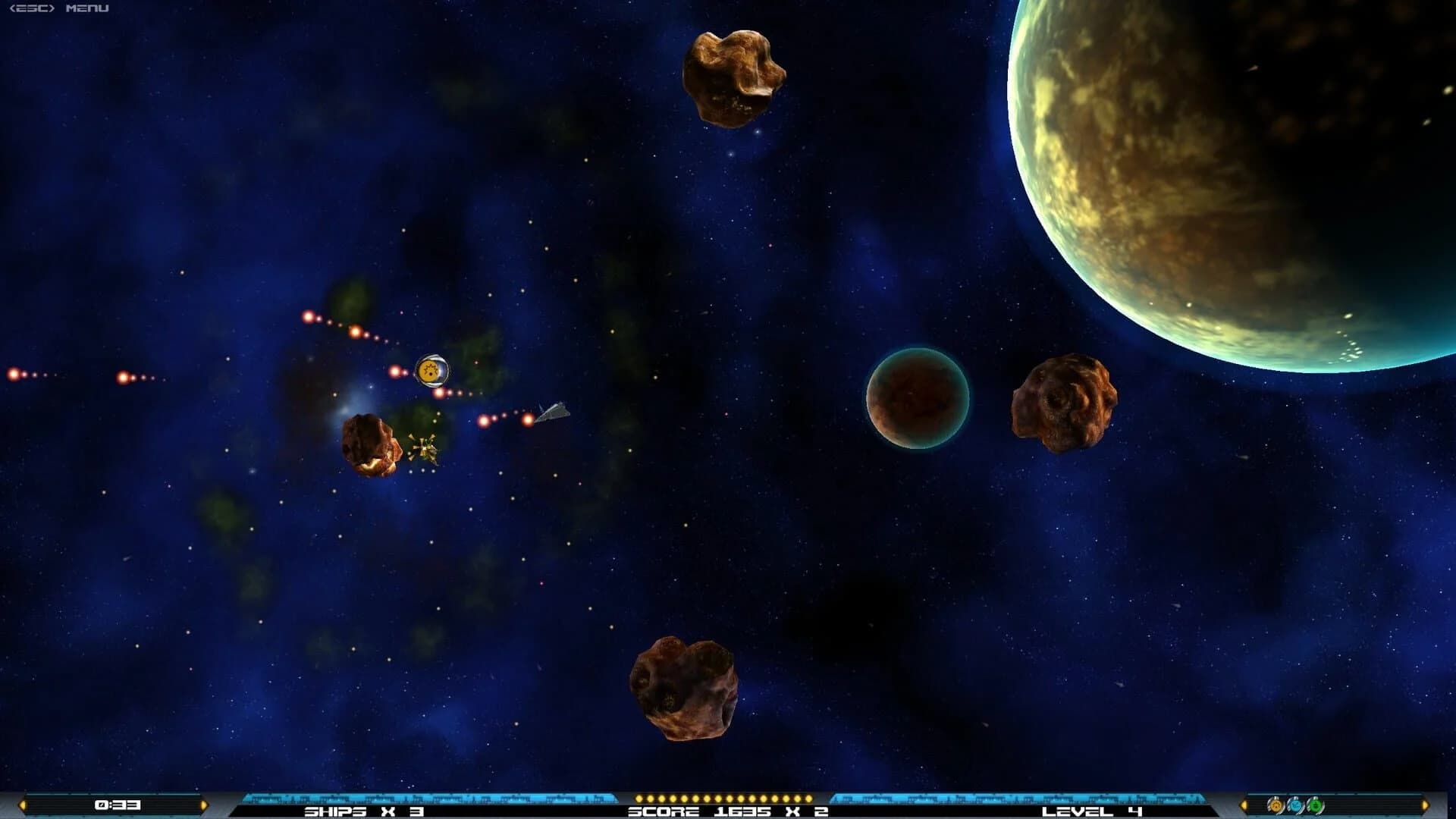Click the right yellow arrow beside the timer
This screenshot has width=1456, height=819.
click(203, 805)
